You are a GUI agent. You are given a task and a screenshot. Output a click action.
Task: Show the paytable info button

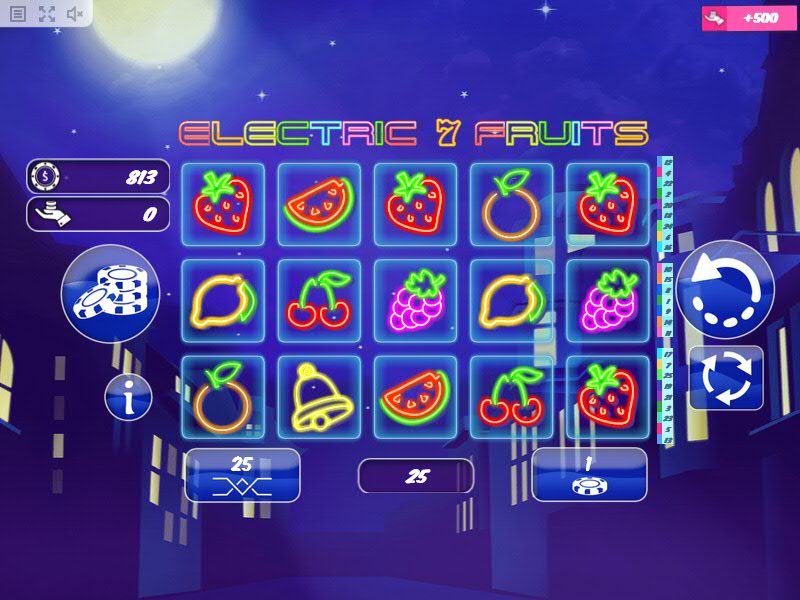[129, 398]
